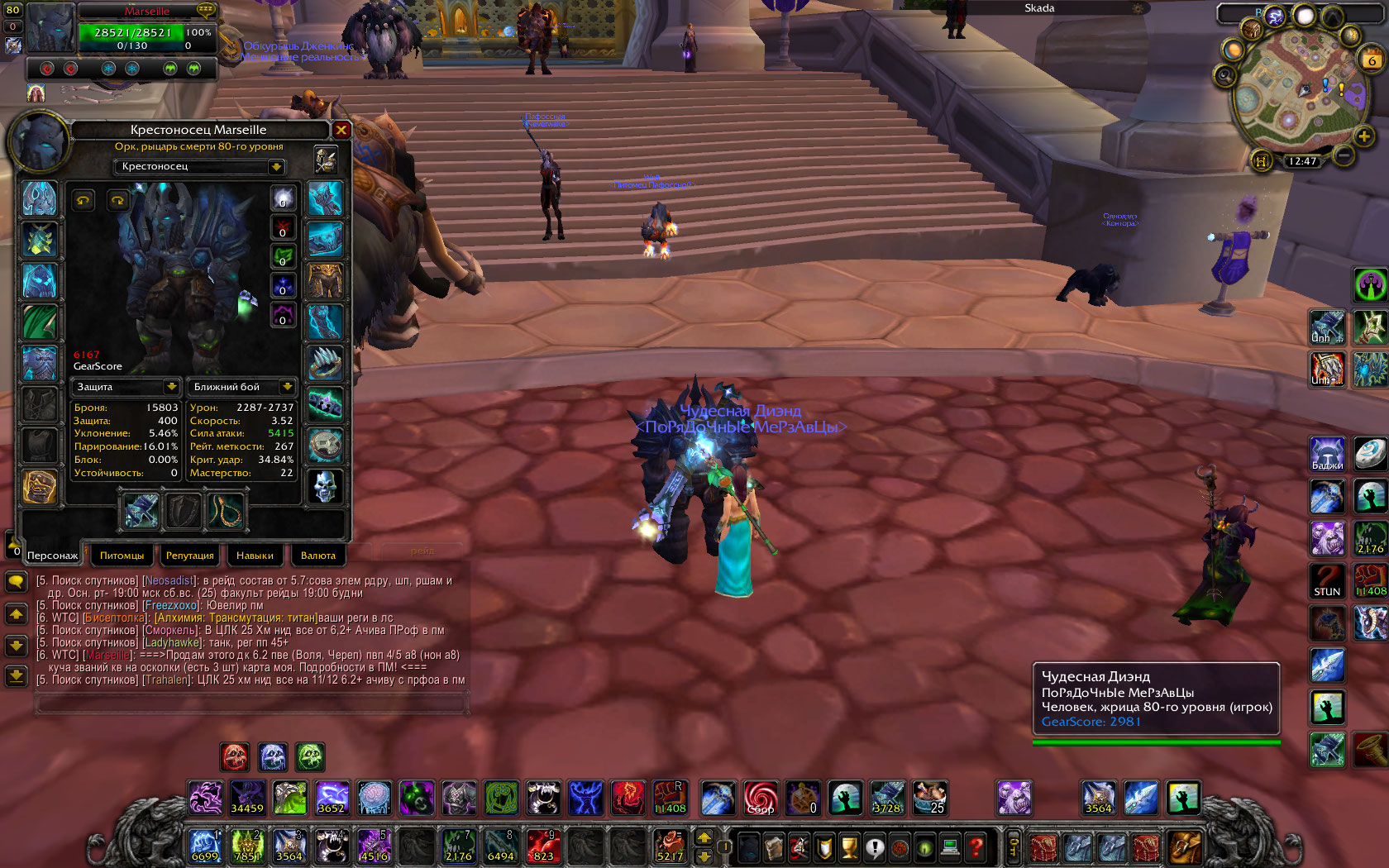
Task: Click the minimap zoom-in plus button
Action: coord(1363,136)
